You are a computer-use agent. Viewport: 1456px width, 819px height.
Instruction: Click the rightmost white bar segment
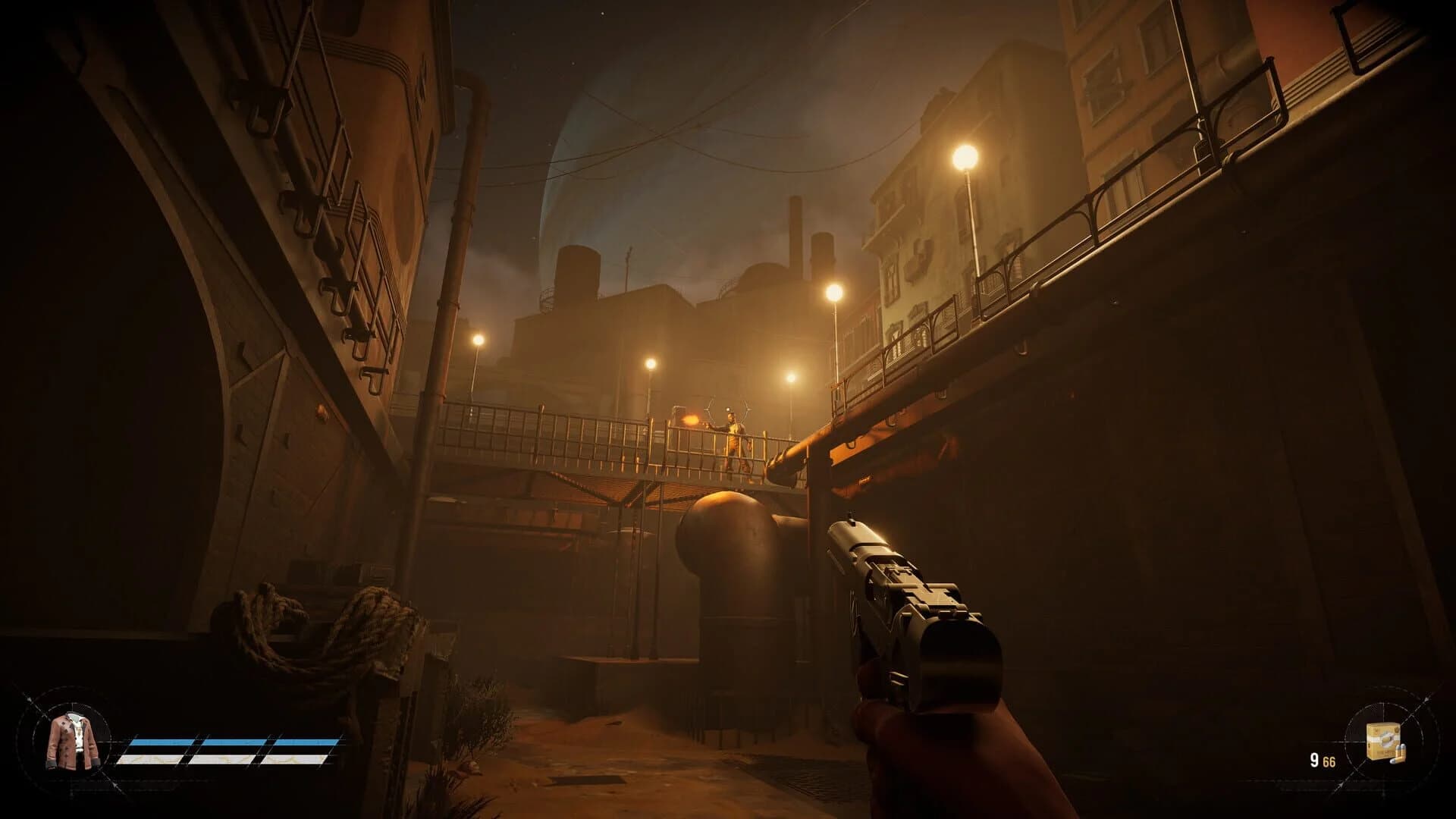296,761
